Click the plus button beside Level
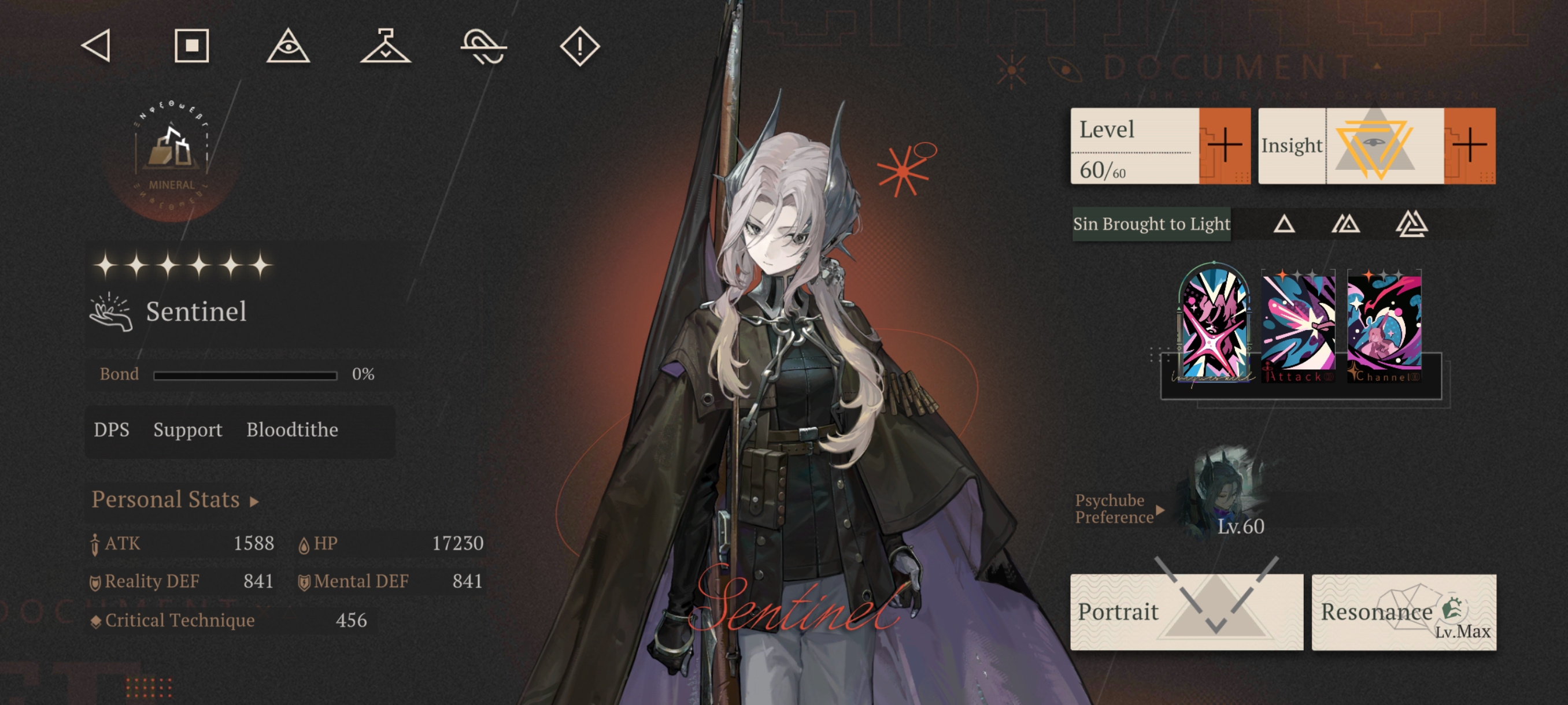This screenshot has height=705, width=1568. point(1225,146)
